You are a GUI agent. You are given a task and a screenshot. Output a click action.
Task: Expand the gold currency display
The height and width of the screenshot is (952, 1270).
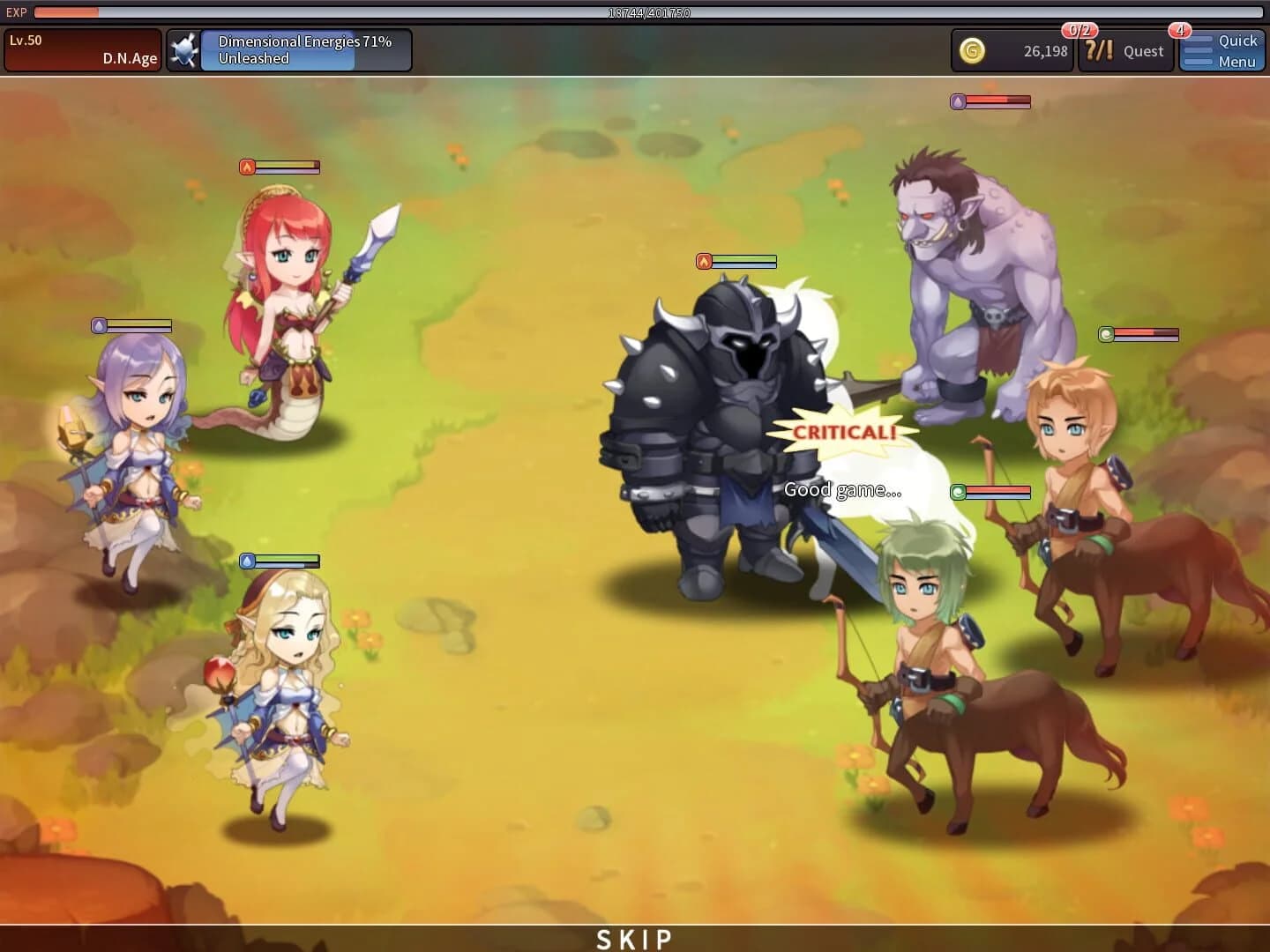(1012, 50)
